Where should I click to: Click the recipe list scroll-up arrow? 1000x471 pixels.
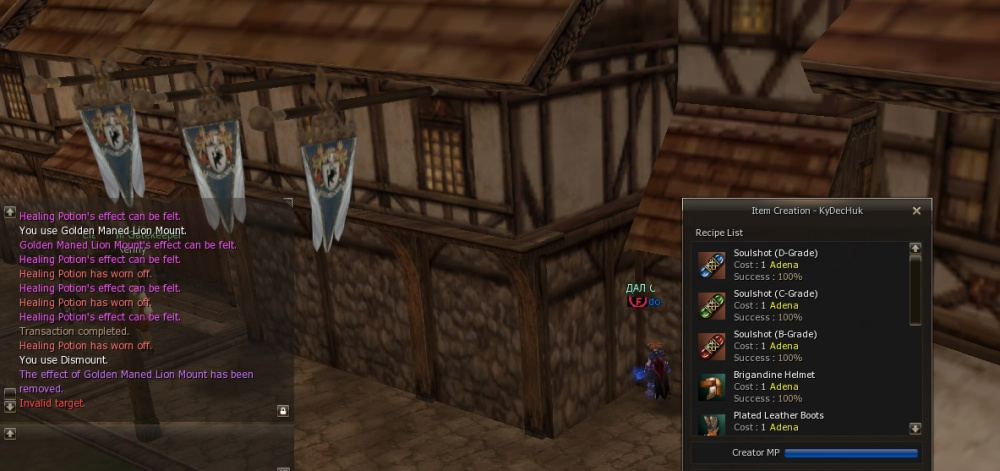(x=914, y=248)
